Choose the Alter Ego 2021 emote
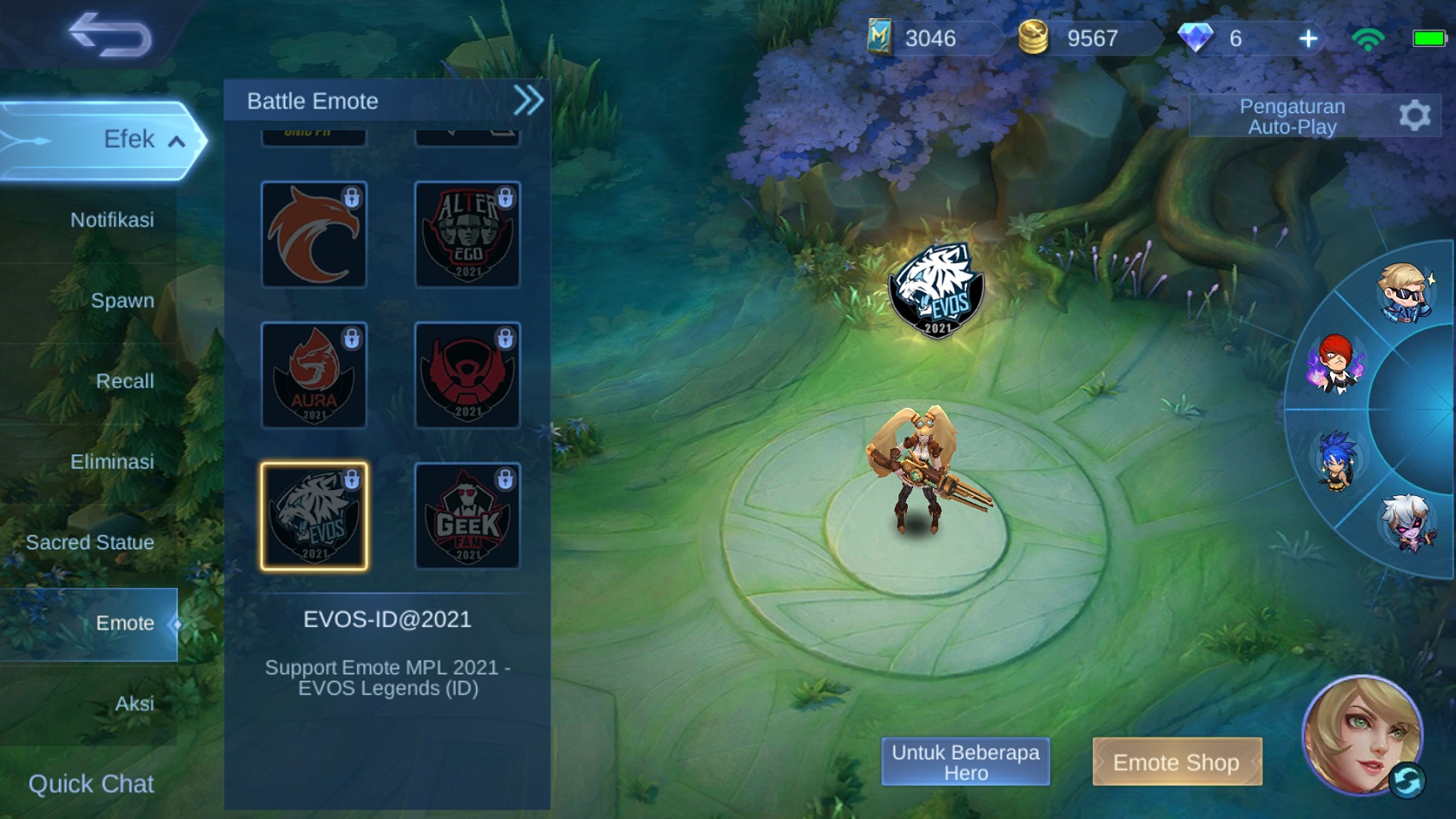Screen dimensions: 1456x819 pyautogui.click(x=467, y=234)
